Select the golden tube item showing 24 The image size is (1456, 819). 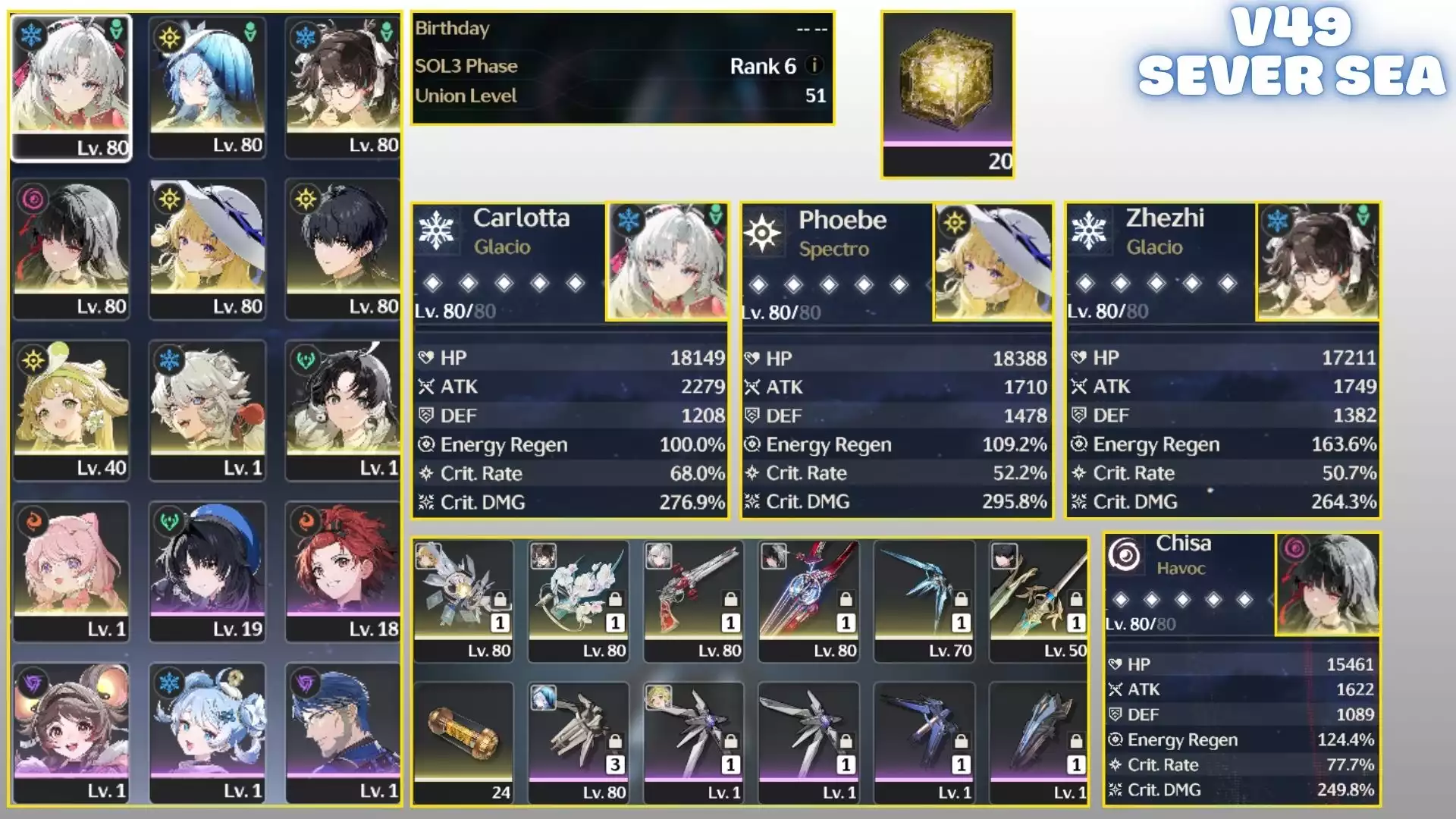[x=463, y=742]
